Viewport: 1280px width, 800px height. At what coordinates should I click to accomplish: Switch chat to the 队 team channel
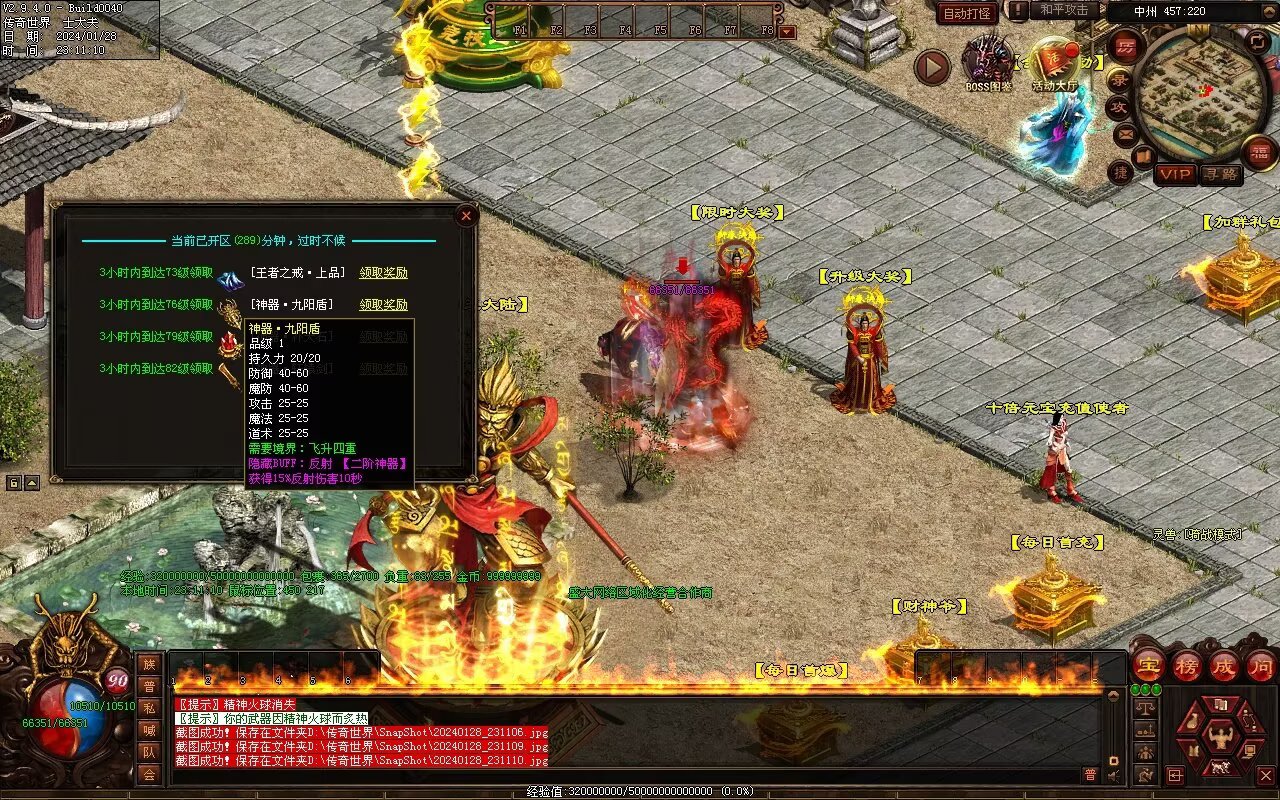[x=149, y=752]
